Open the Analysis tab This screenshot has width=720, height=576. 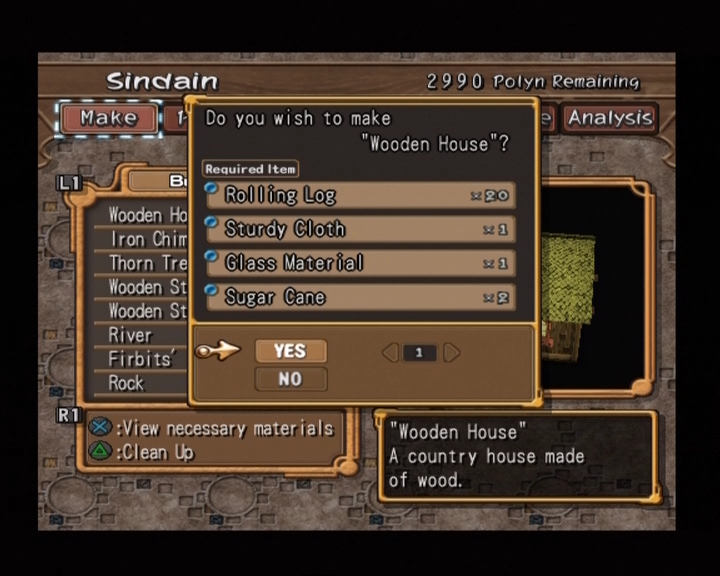click(x=610, y=118)
